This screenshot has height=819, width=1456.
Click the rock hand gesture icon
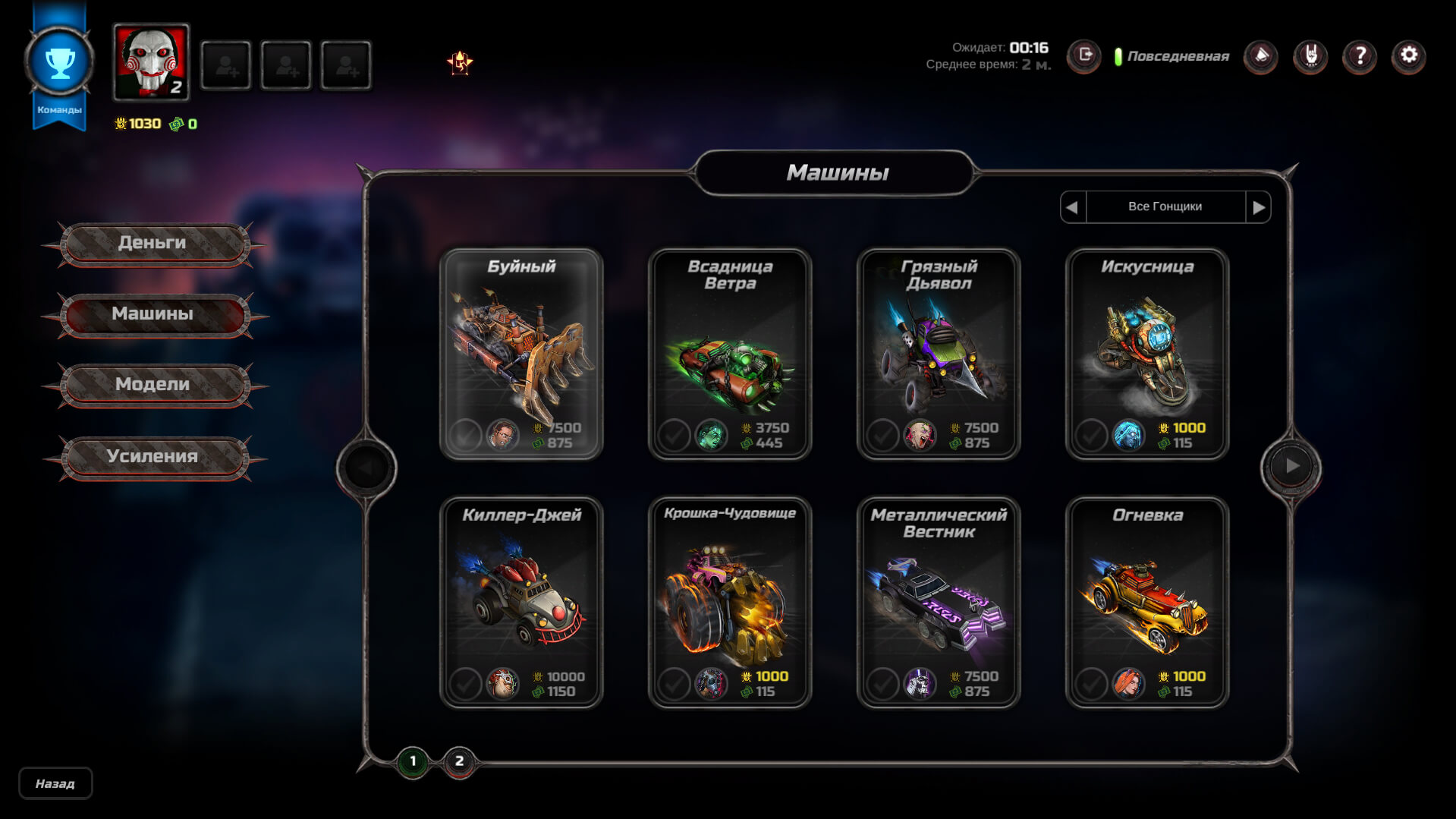click(x=1310, y=54)
